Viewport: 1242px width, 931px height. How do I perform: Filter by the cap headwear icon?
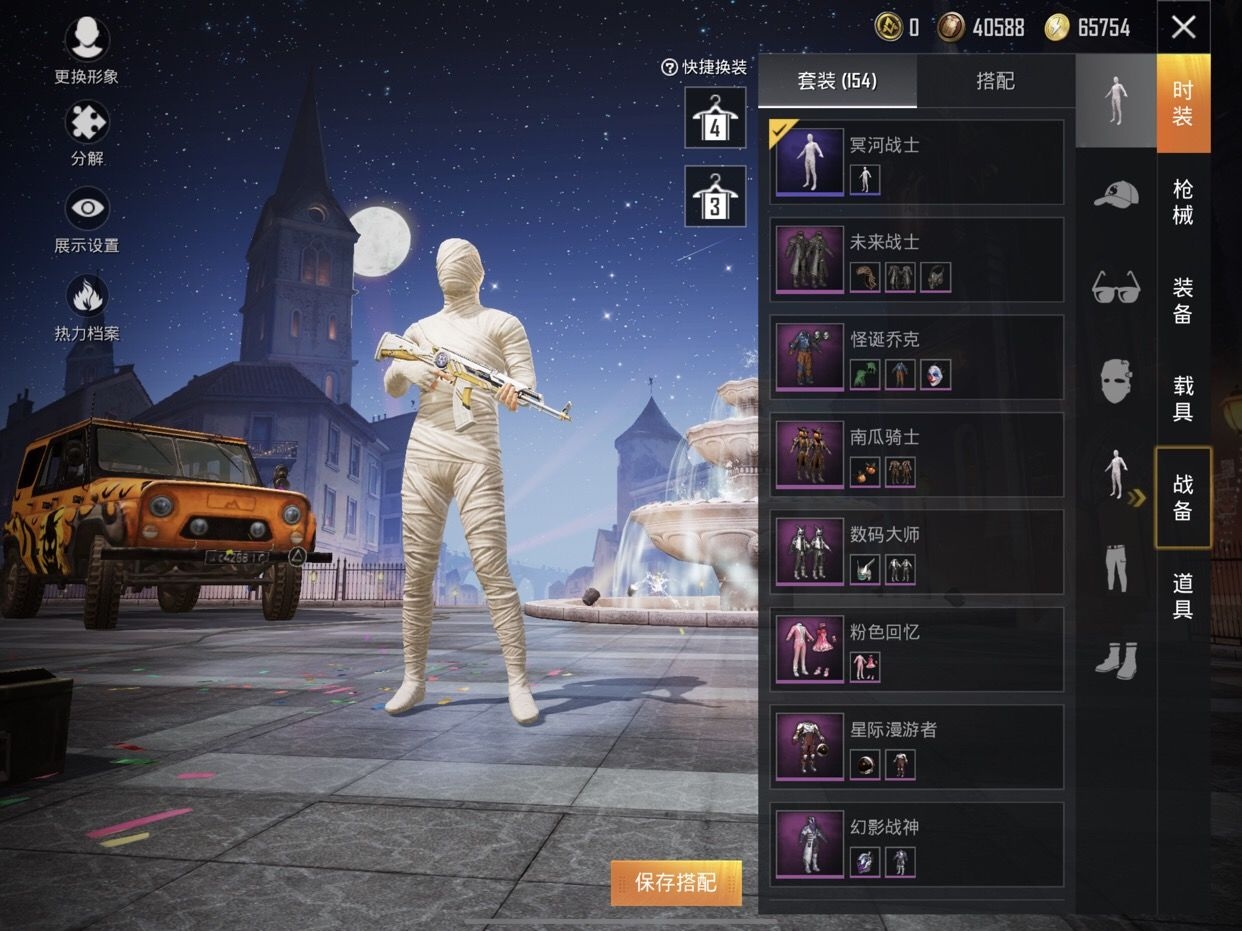[x=1116, y=193]
